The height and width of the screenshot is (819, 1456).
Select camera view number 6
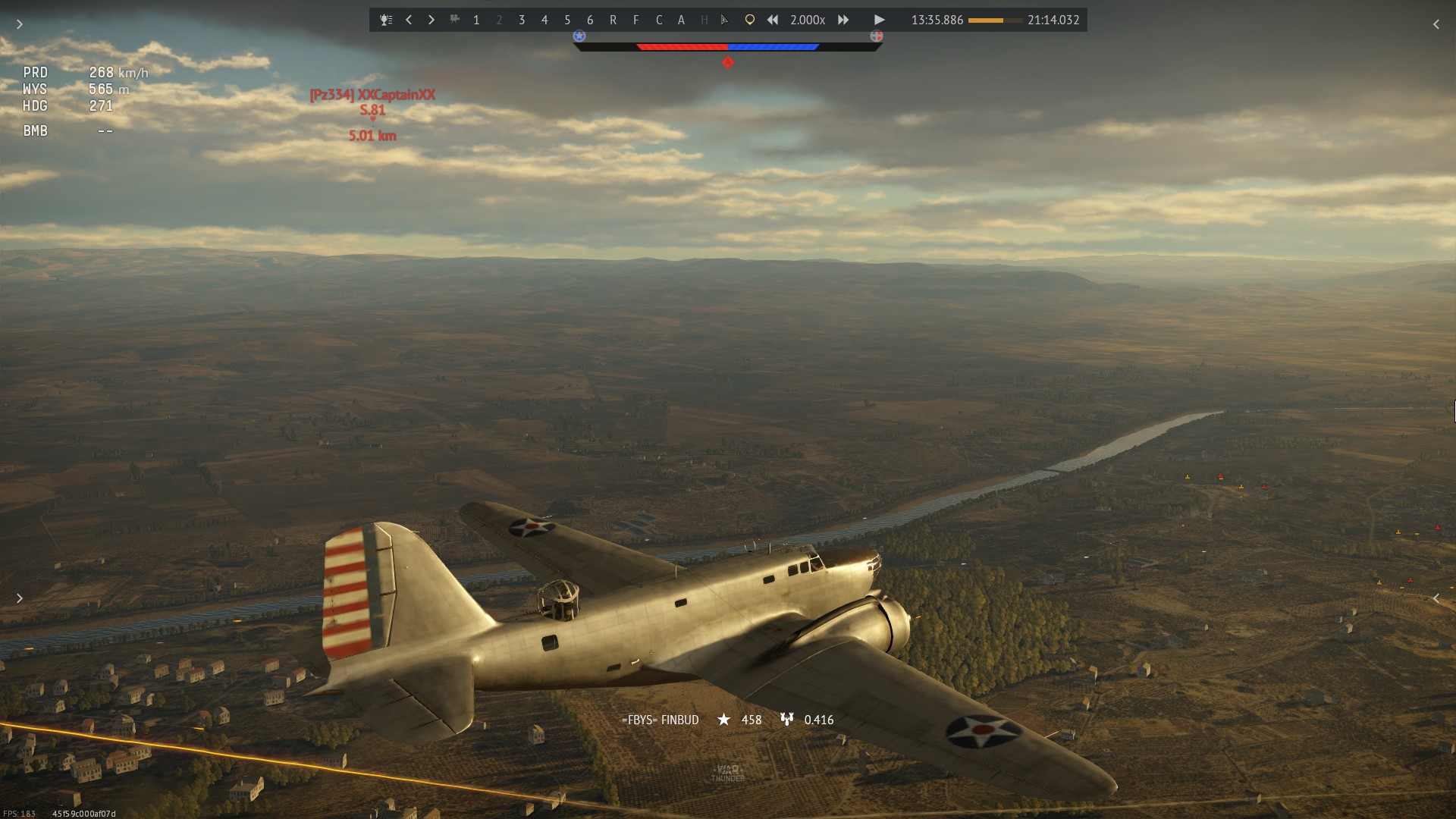coord(590,20)
